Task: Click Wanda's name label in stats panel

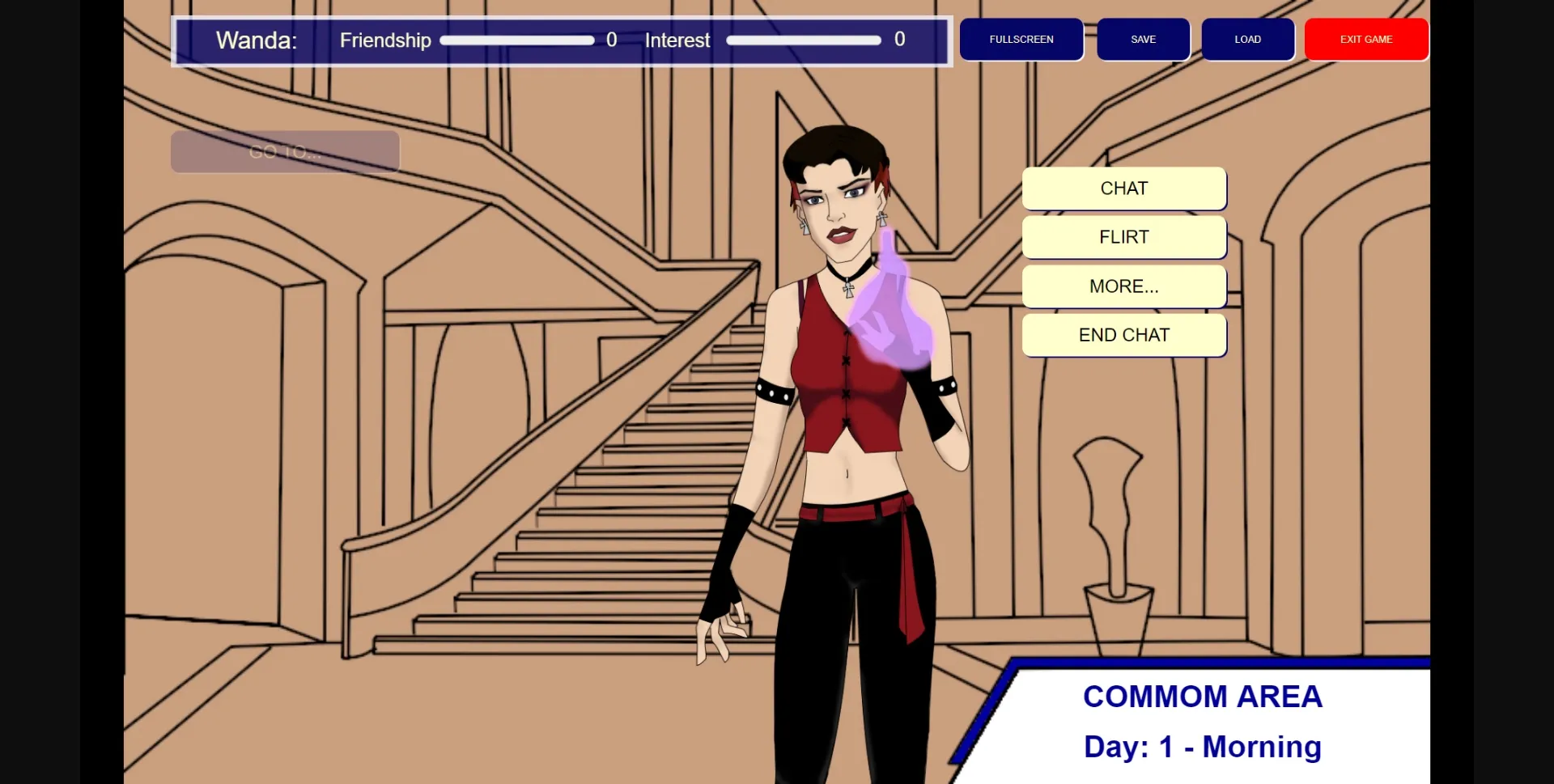Action: pyautogui.click(x=256, y=40)
